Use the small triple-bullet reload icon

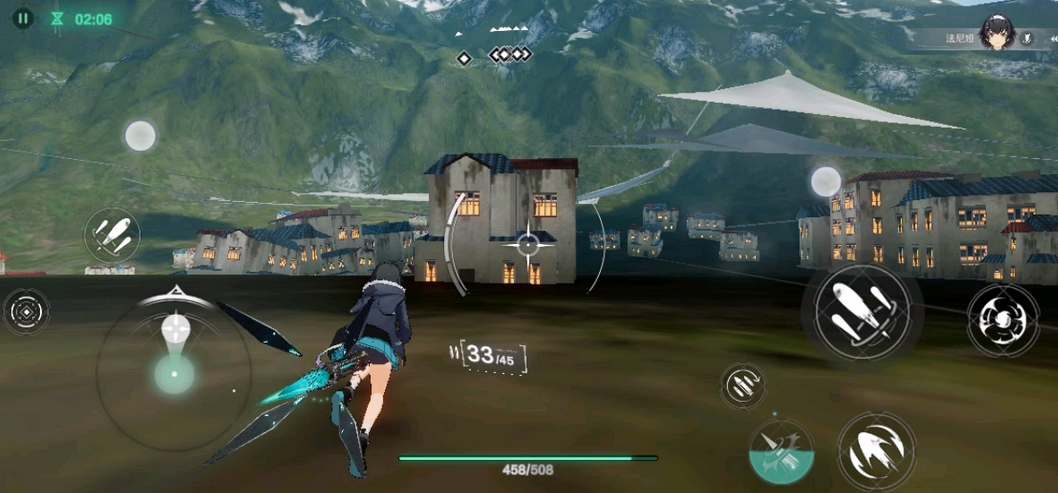click(742, 385)
